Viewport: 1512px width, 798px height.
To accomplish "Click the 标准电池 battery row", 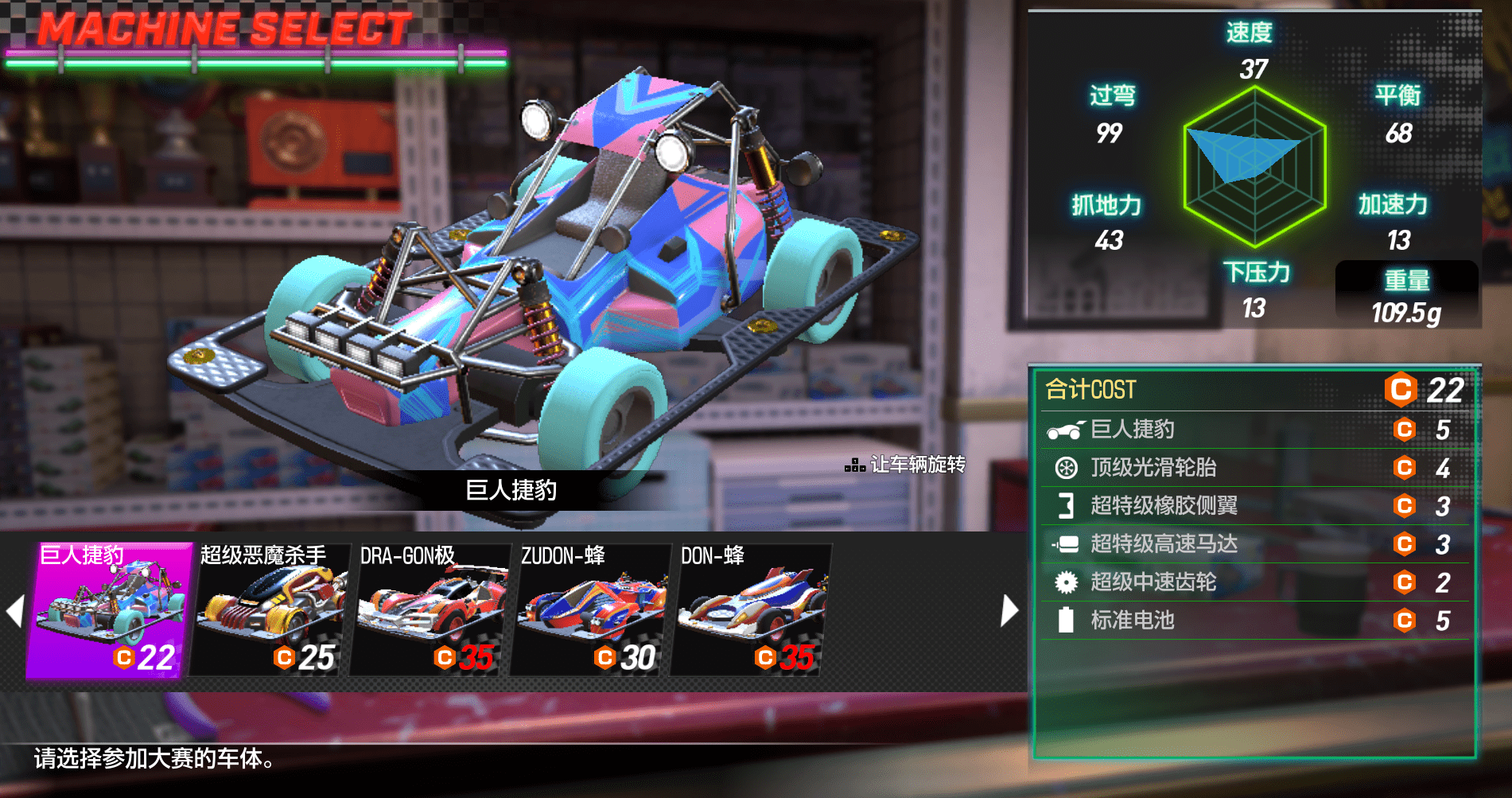I will [1254, 621].
